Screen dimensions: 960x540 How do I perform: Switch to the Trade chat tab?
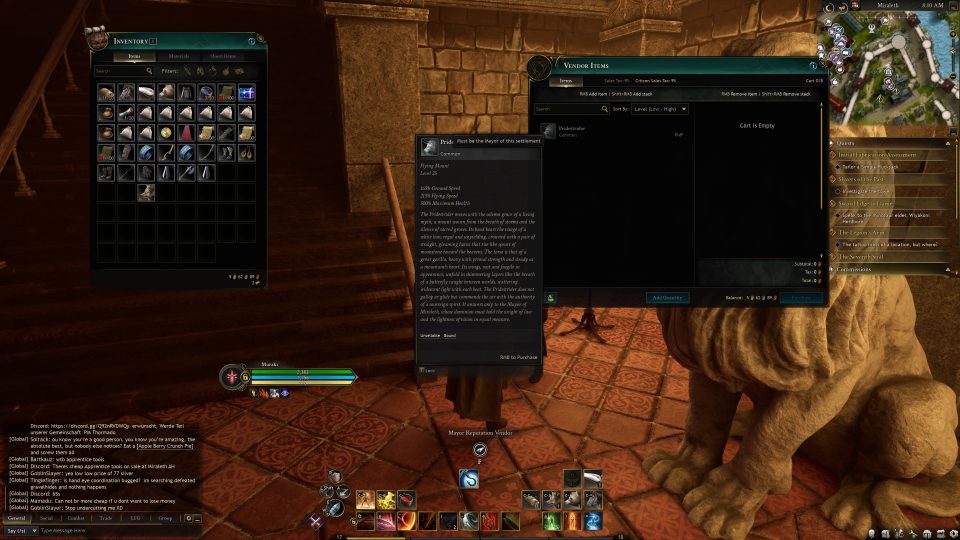click(105, 518)
